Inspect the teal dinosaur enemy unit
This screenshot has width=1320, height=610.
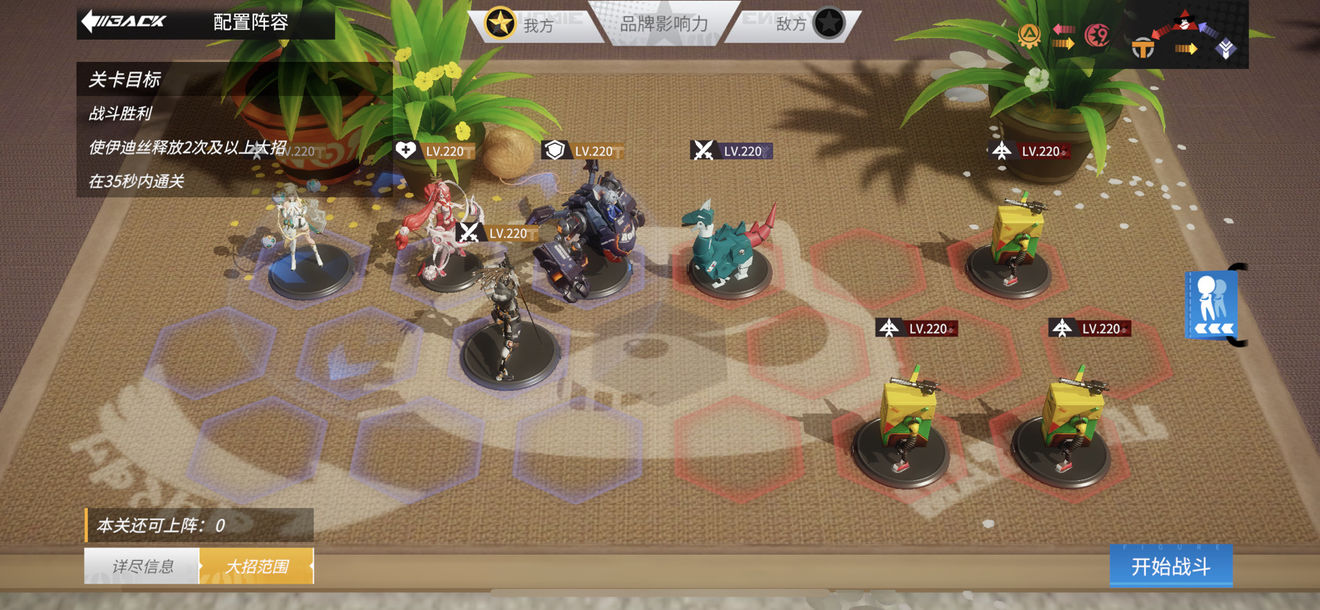pyautogui.click(x=728, y=248)
